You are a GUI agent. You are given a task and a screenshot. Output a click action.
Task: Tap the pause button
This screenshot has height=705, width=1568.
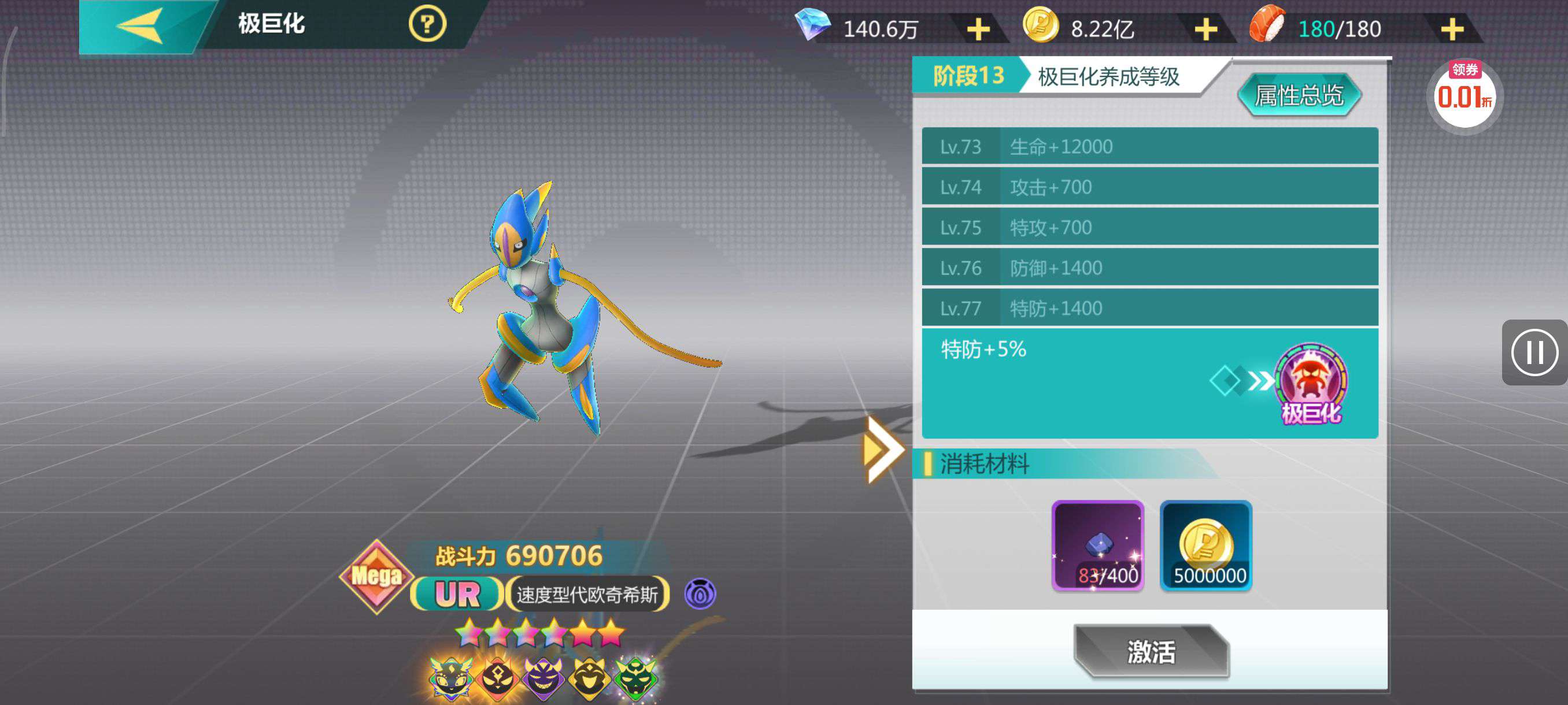1534,352
